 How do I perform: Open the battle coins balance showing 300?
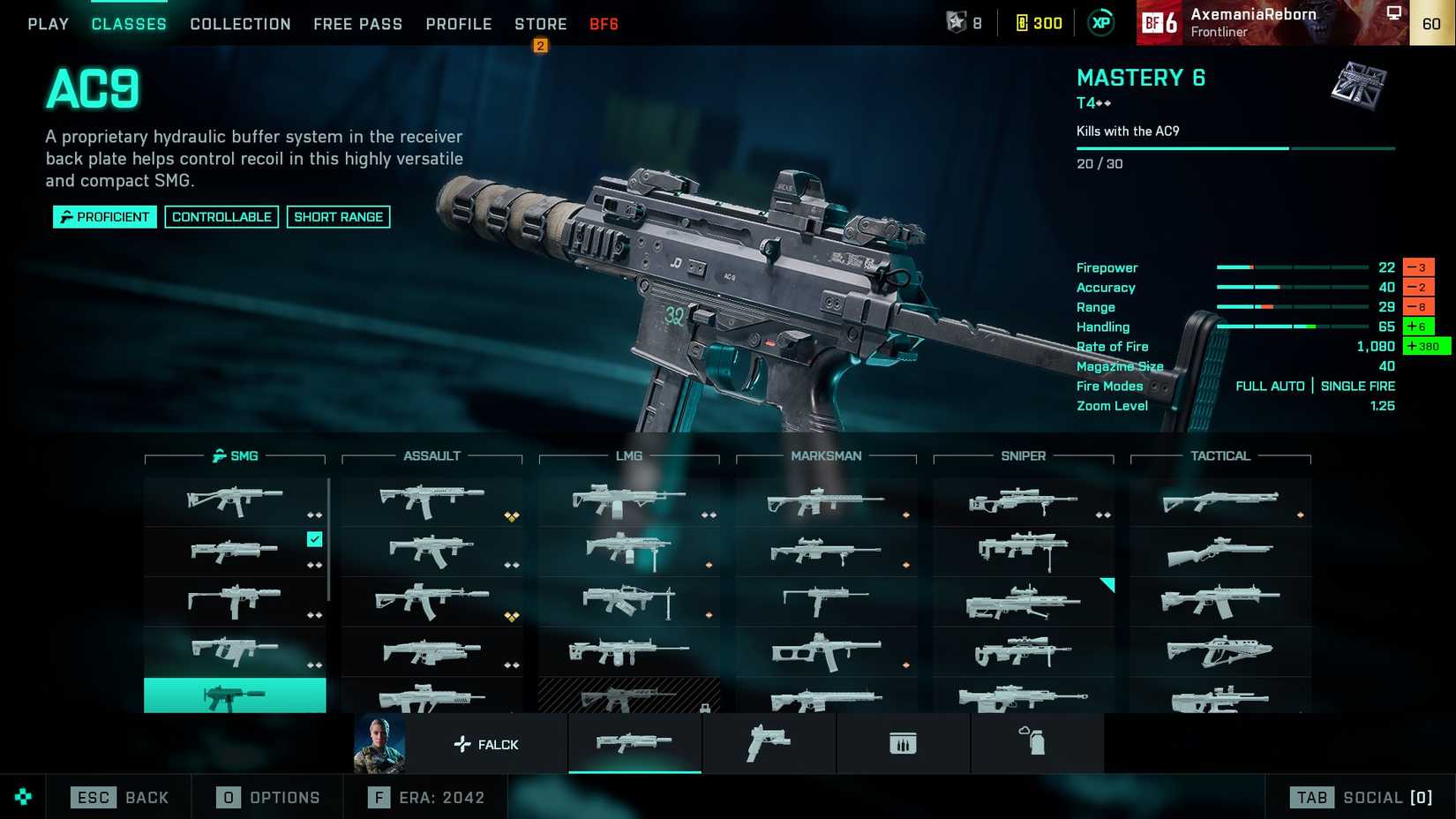click(1039, 23)
